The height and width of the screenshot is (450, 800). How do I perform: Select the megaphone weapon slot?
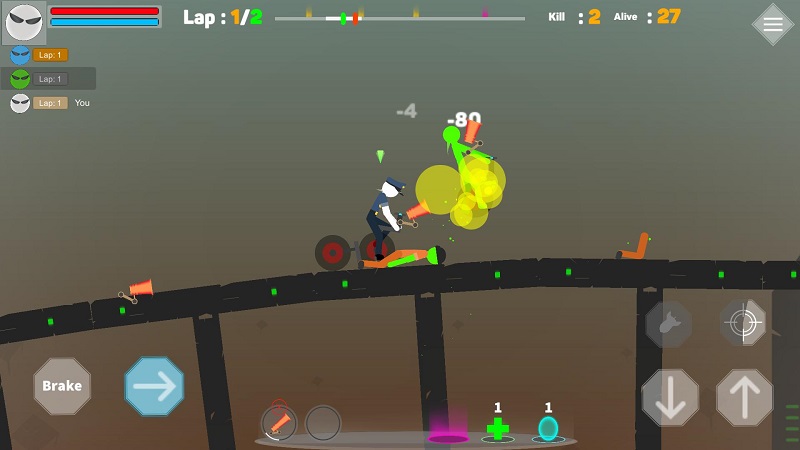279,422
